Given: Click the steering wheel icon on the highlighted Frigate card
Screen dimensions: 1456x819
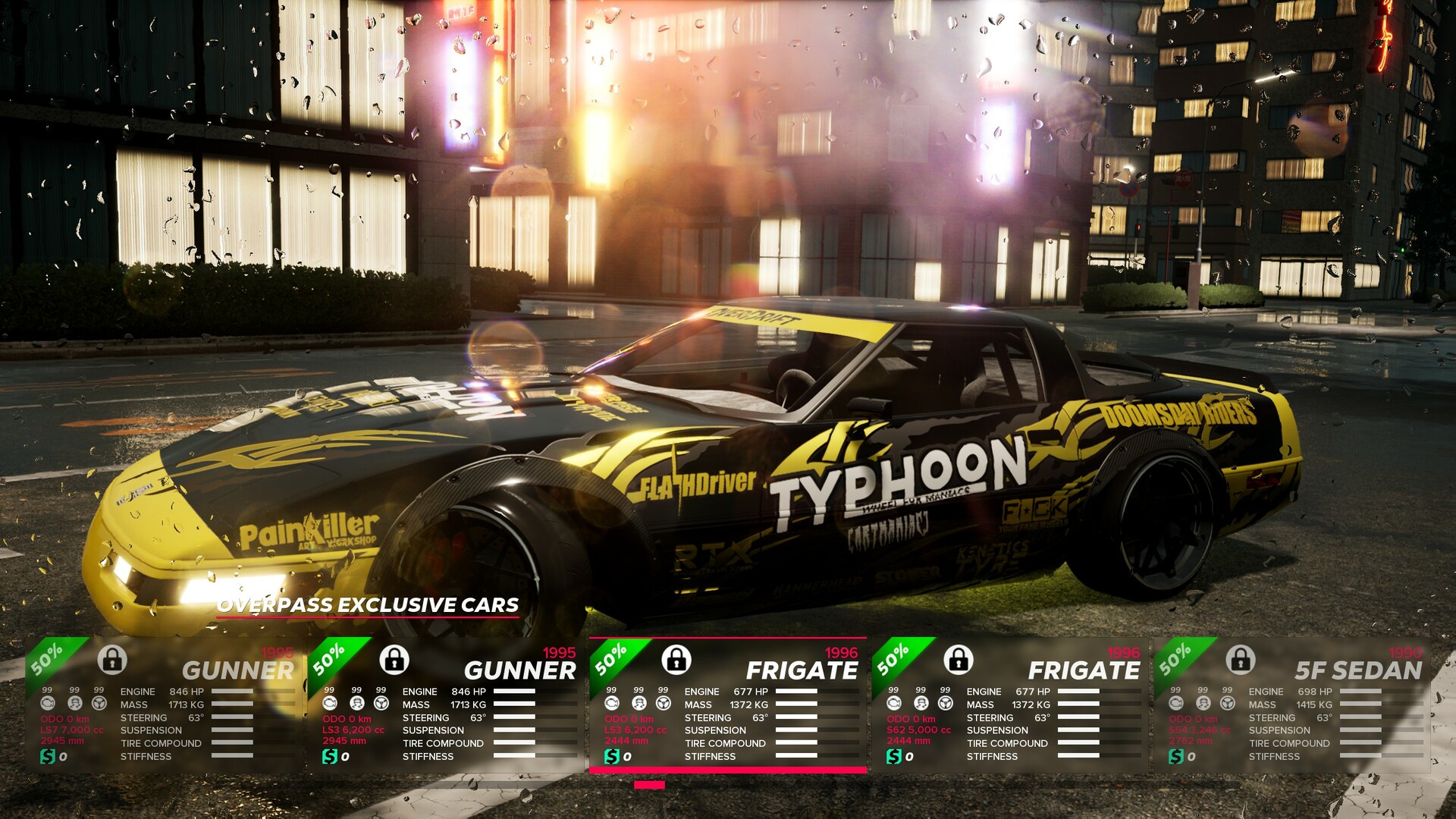Looking at the screenshot, I should pyautogui.click(x=664, y=704).
